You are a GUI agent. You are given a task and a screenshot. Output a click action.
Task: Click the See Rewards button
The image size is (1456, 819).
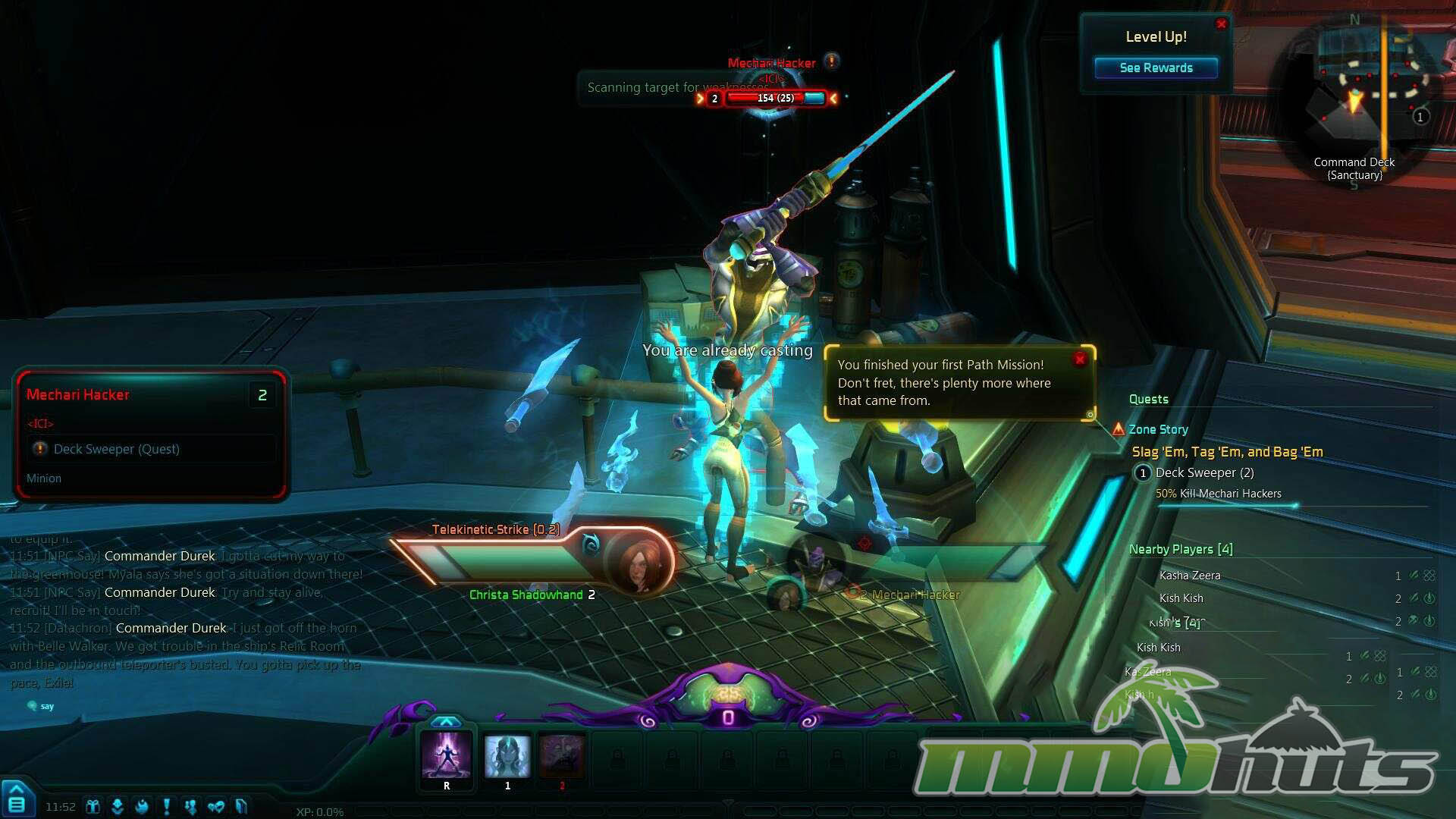tap(1156, 68)
